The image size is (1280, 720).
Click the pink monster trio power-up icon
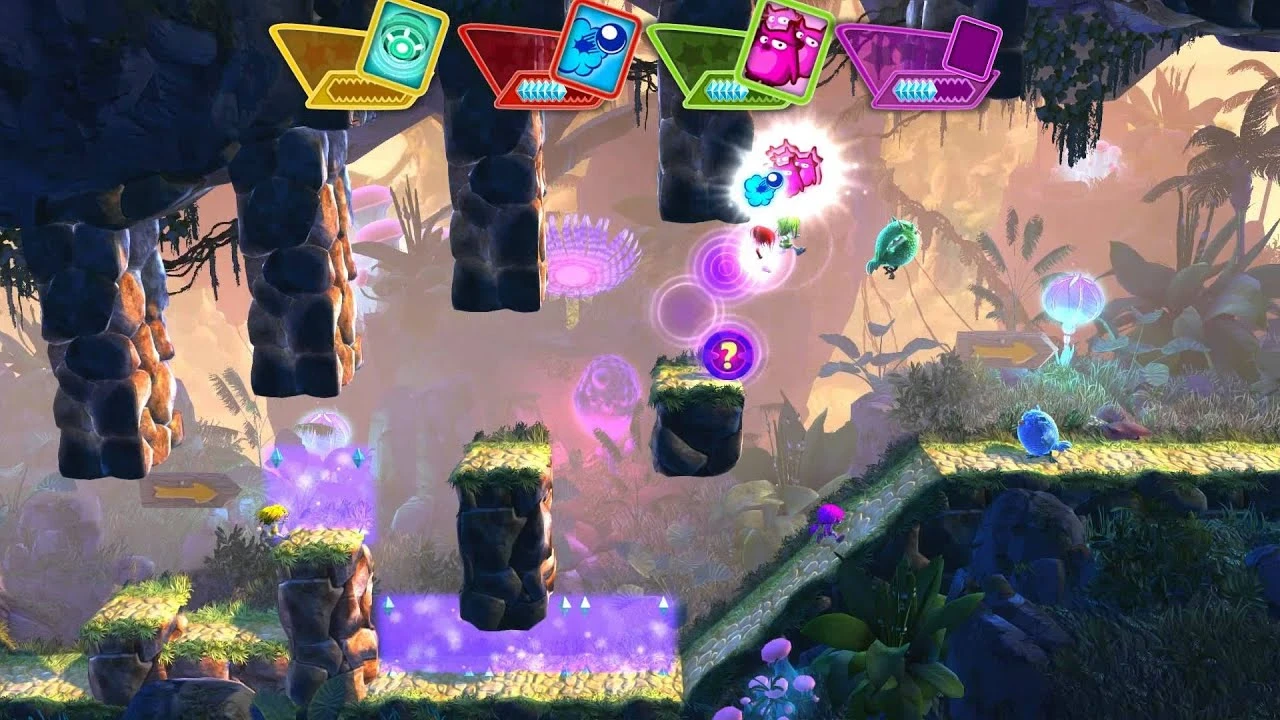point(794,164)
